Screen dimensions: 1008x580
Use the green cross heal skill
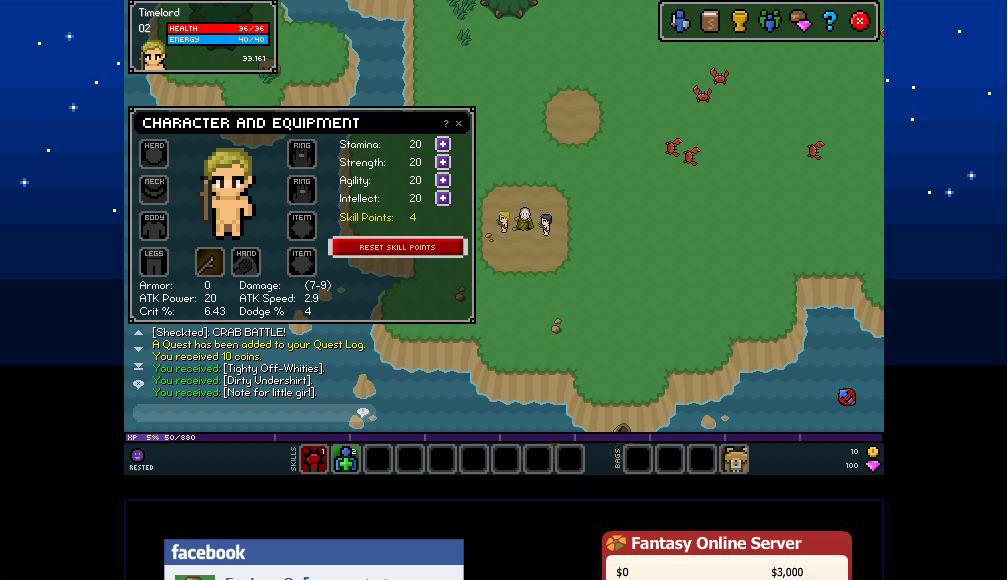coord(346,459)
